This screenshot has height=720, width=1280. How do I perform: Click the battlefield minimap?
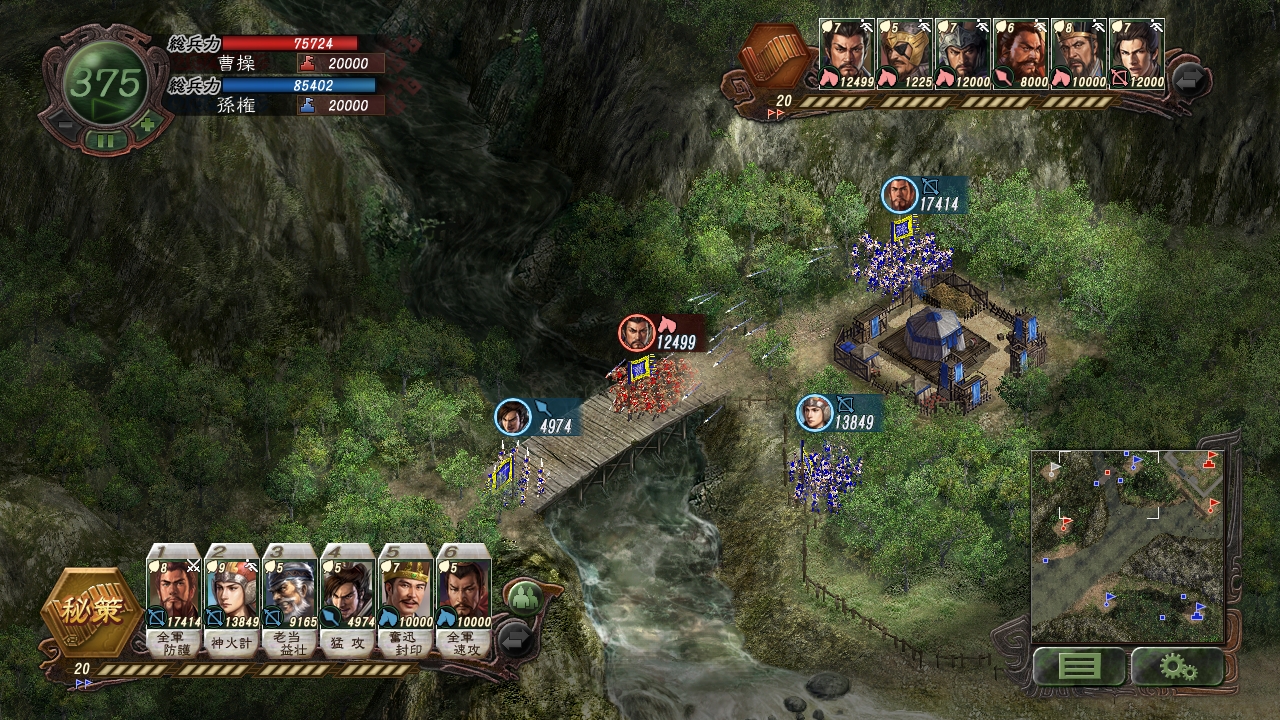click(1127, 545)
